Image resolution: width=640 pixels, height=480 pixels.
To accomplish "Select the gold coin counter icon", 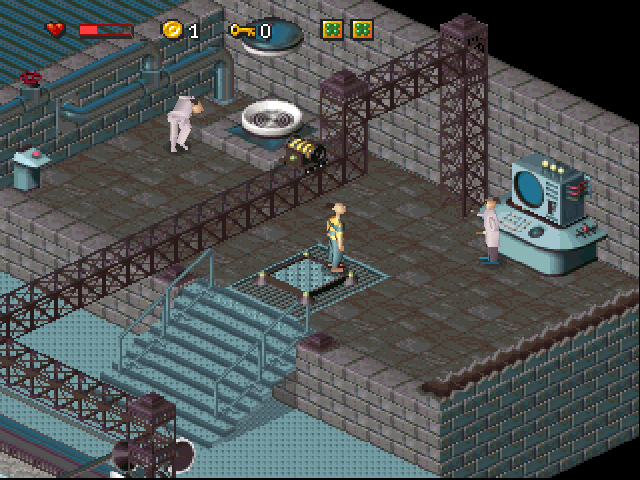I will tap(173, 30).
